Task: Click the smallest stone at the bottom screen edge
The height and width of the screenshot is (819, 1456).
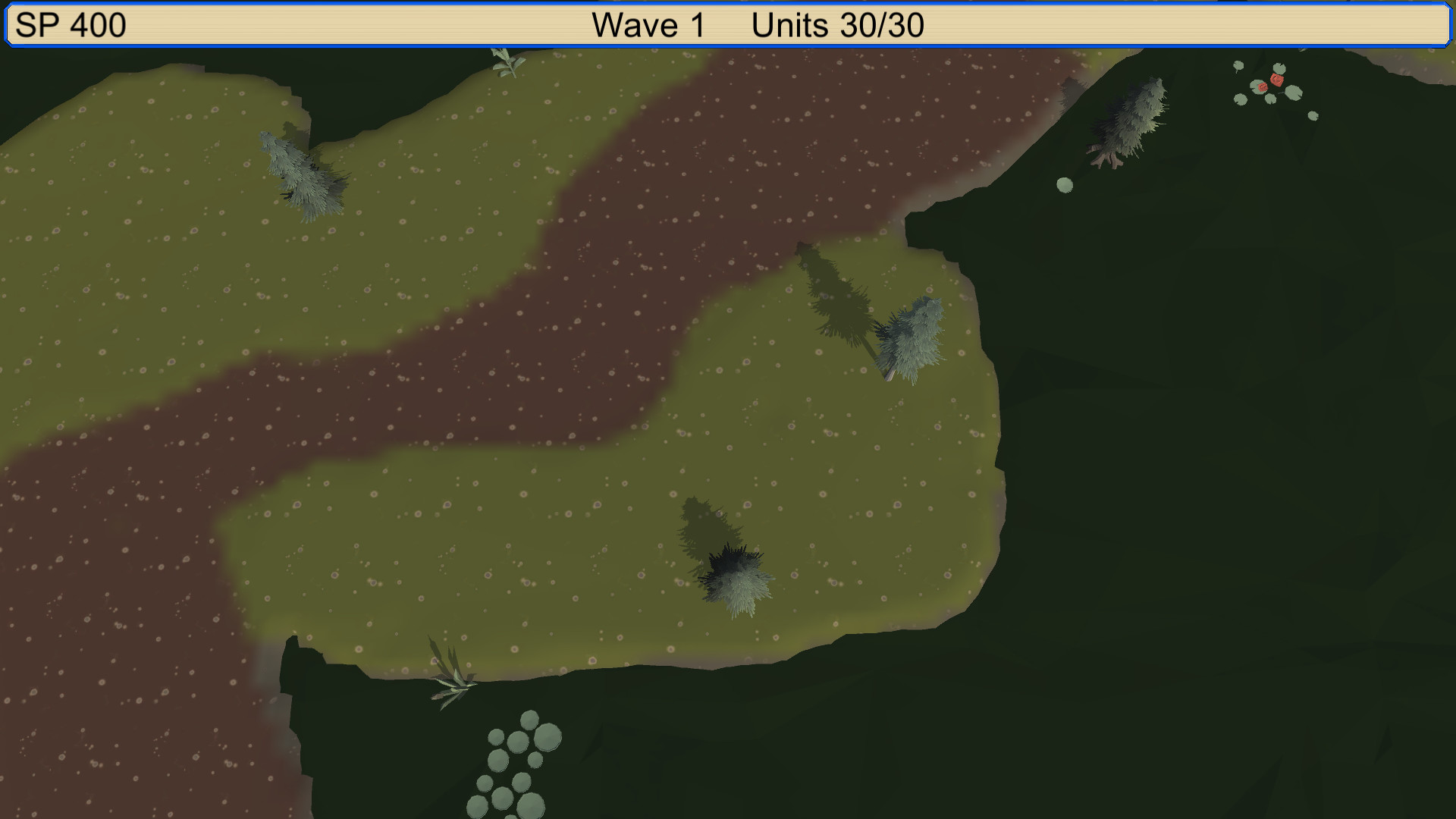Action: pyautogui.click(x=510, y=817)
